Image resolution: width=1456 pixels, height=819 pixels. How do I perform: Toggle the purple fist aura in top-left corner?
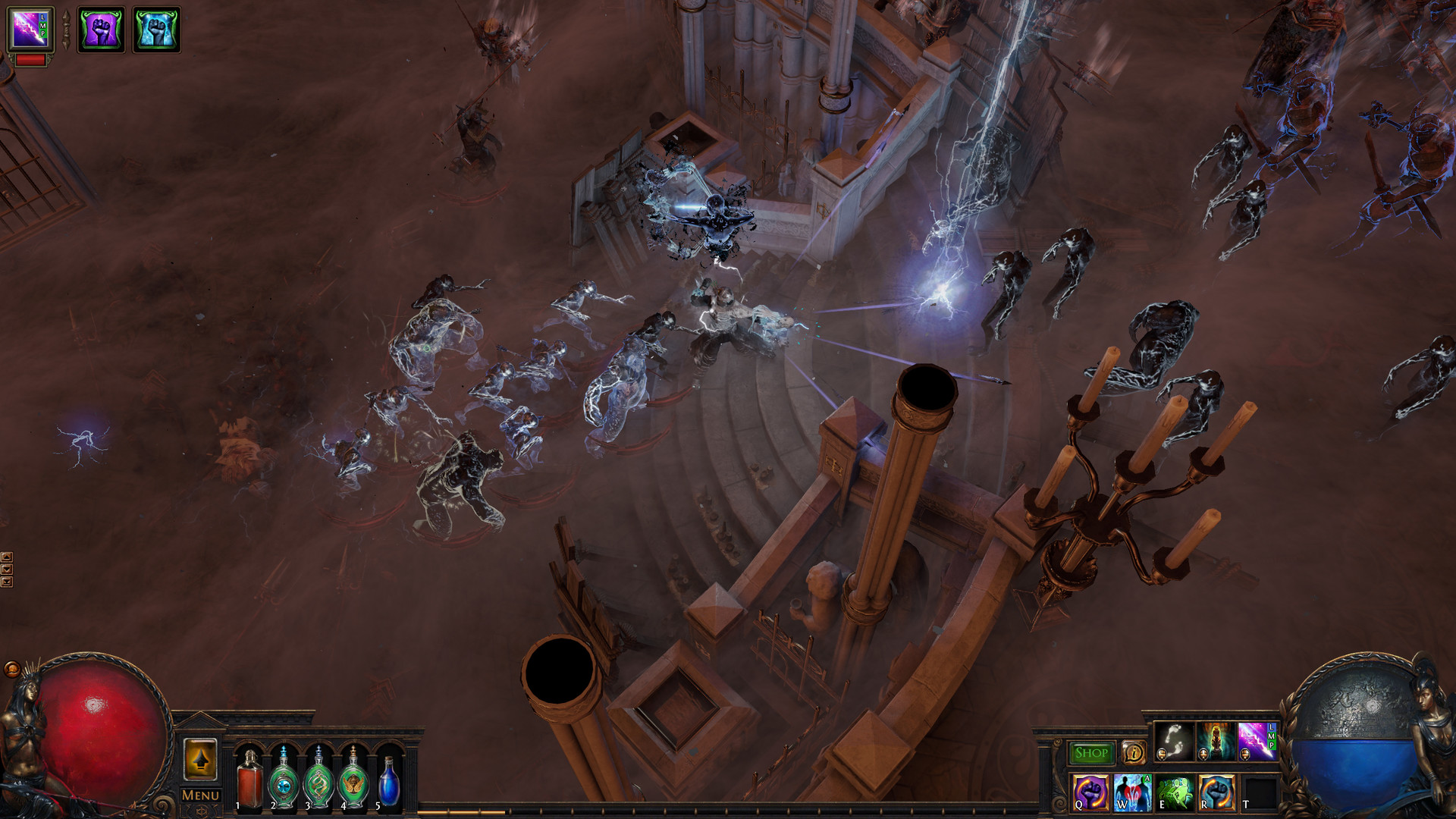point(101,30)
